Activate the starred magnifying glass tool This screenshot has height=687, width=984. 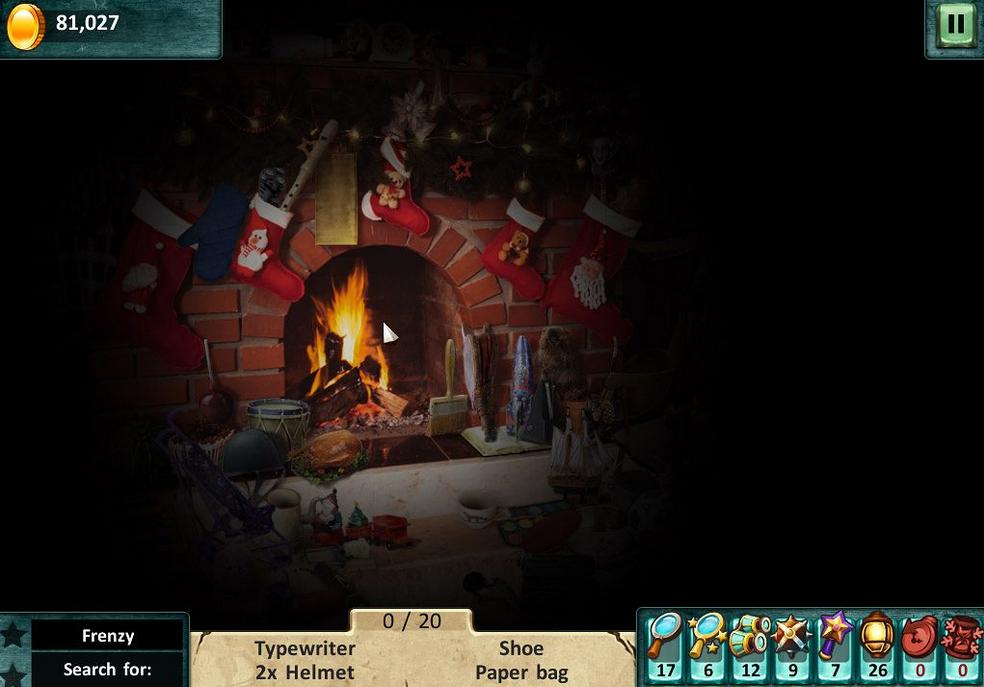tap(707, 636)
